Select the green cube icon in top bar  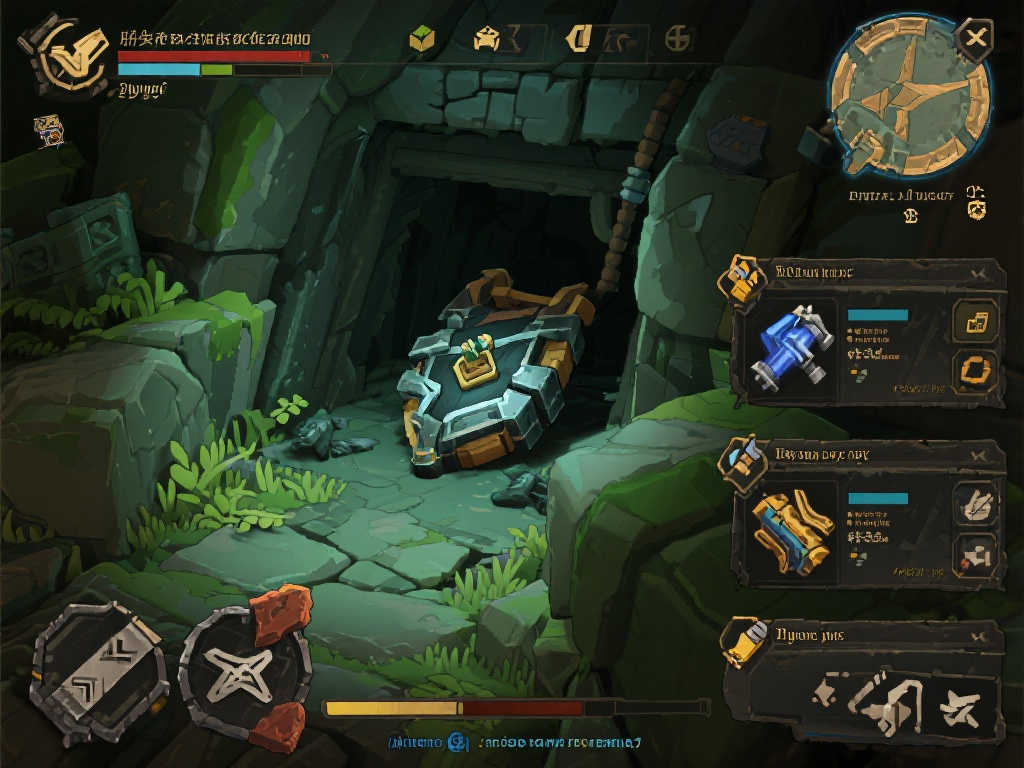(x=422, y=40)
